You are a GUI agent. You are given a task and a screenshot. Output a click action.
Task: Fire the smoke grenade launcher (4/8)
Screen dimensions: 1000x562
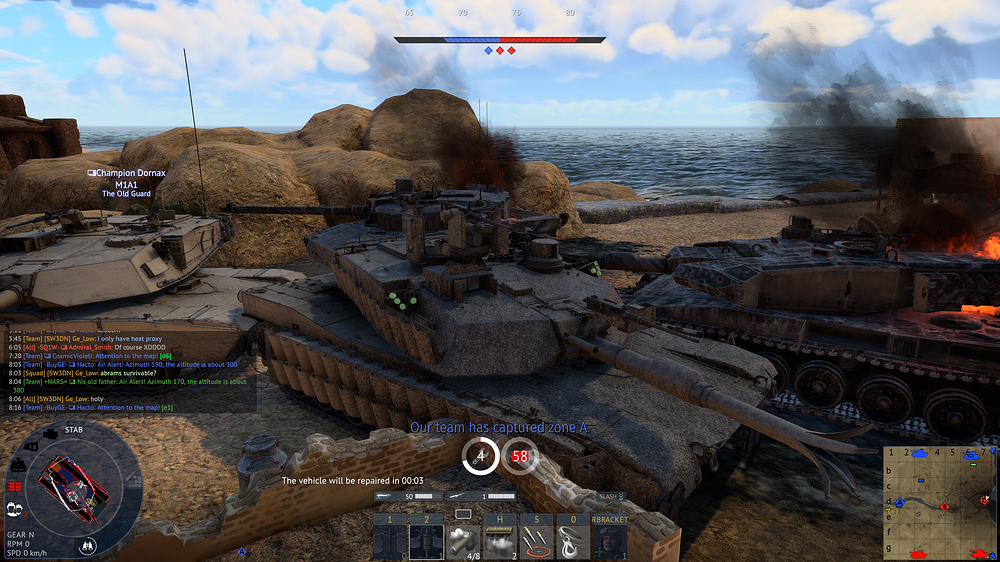(x=463, y=542)
